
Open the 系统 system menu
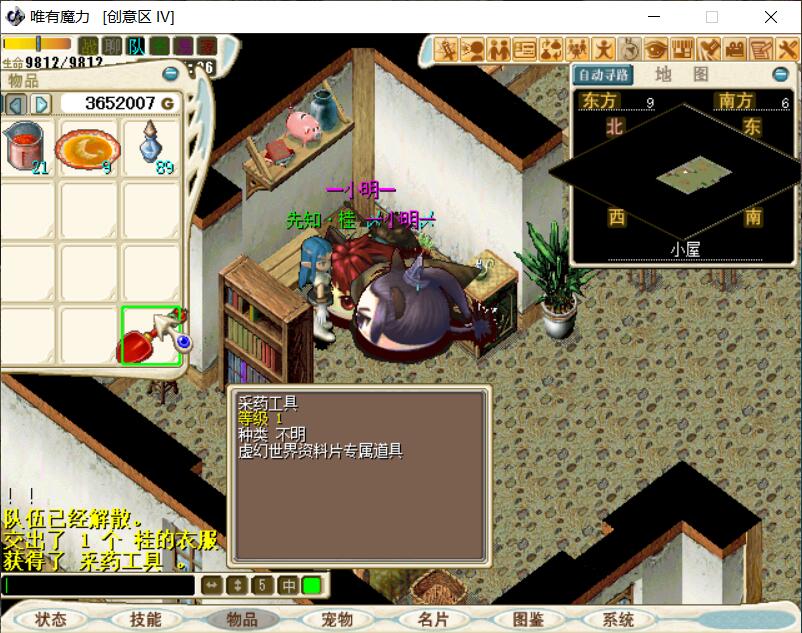point(619,619)
